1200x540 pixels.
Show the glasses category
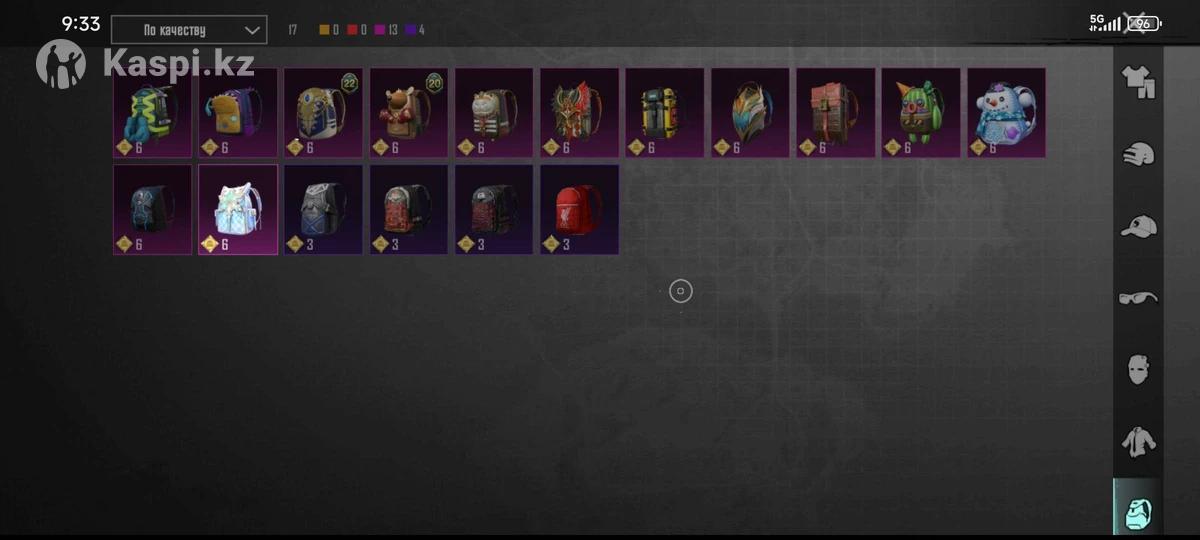coord(1138,298)
